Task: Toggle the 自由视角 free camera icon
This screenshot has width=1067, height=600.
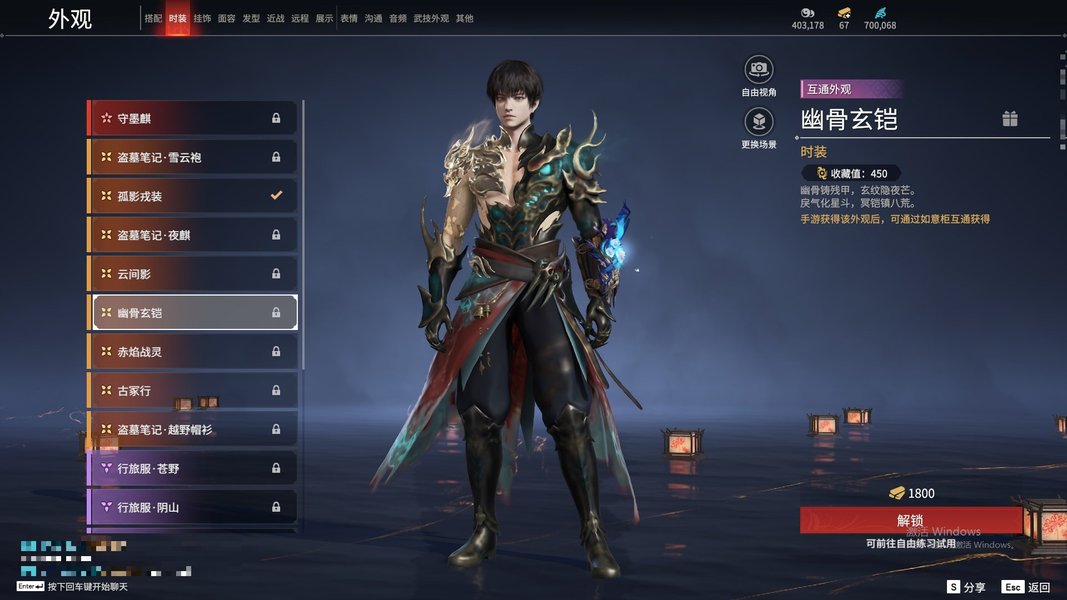Action: click(759, 69)
